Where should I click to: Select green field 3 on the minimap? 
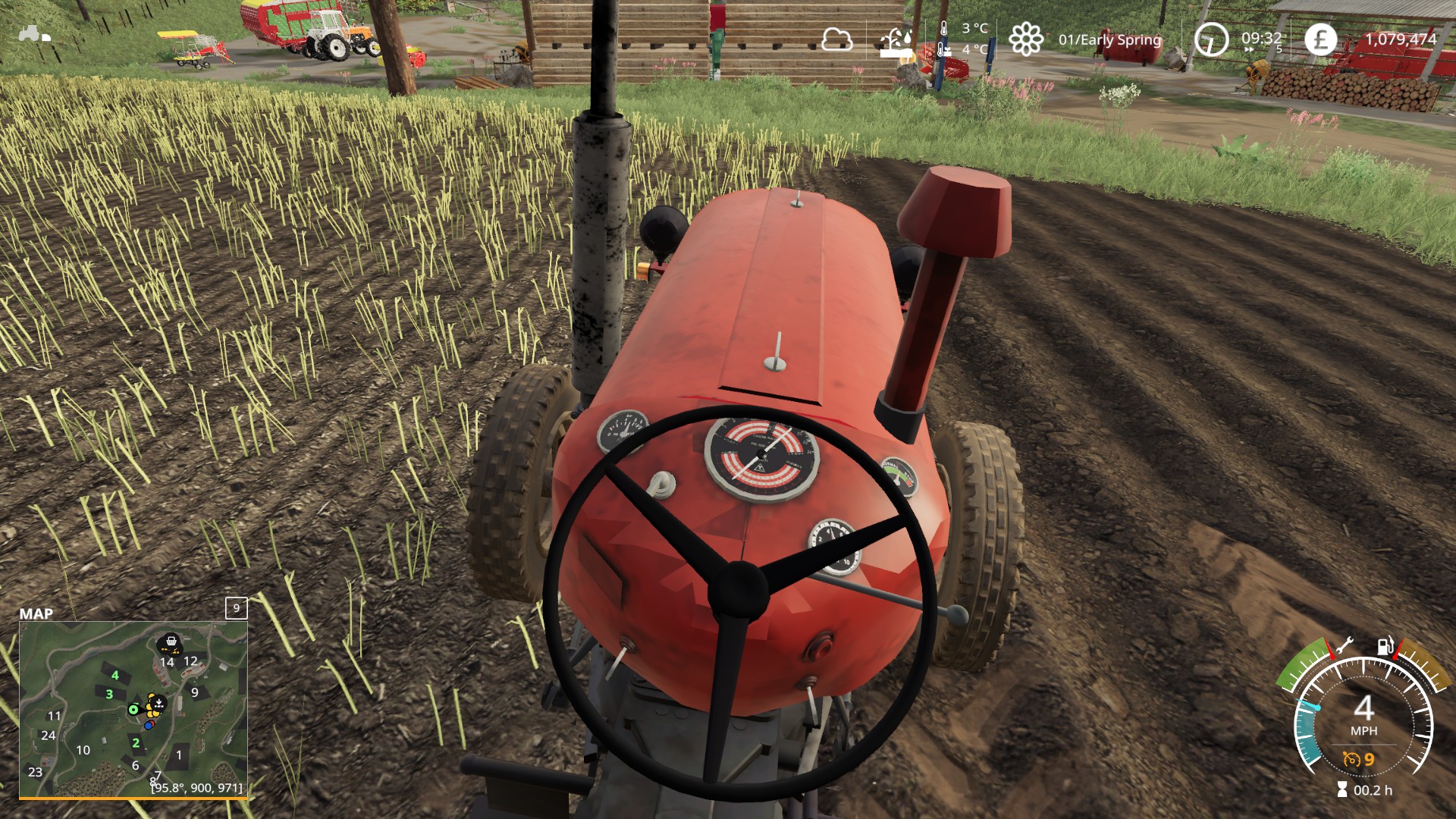point(109,694)
